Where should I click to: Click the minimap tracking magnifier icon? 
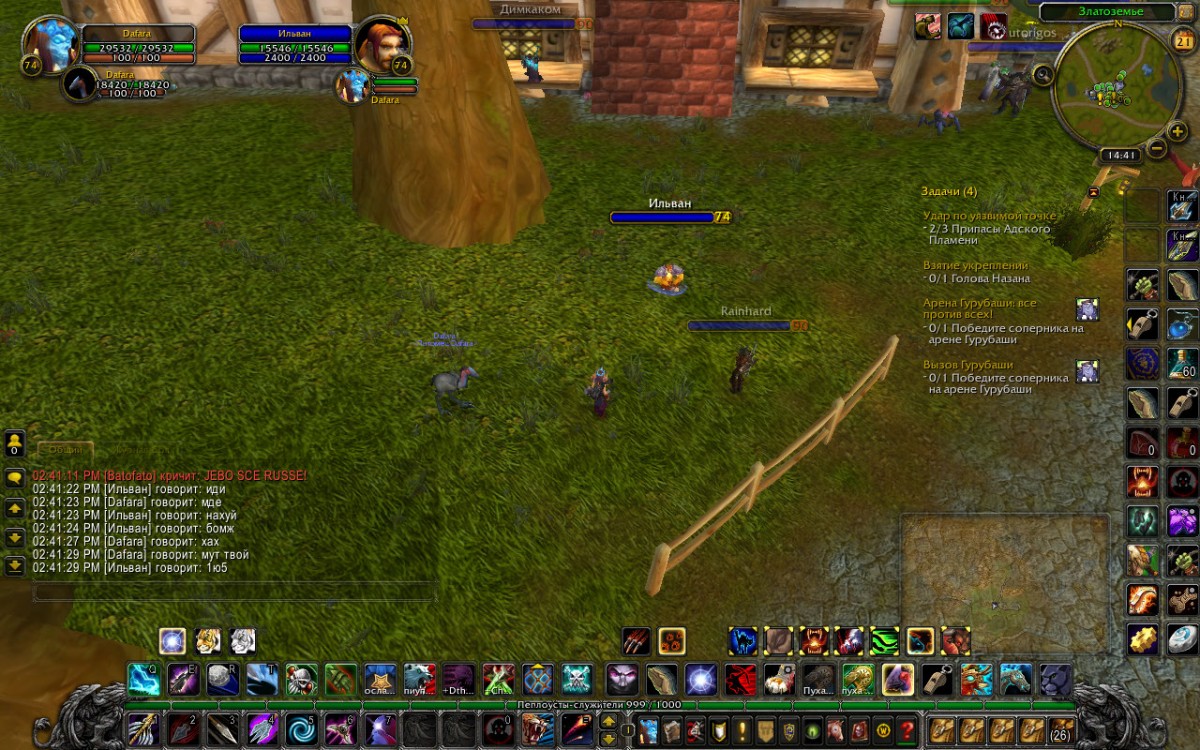point(1044,73)
